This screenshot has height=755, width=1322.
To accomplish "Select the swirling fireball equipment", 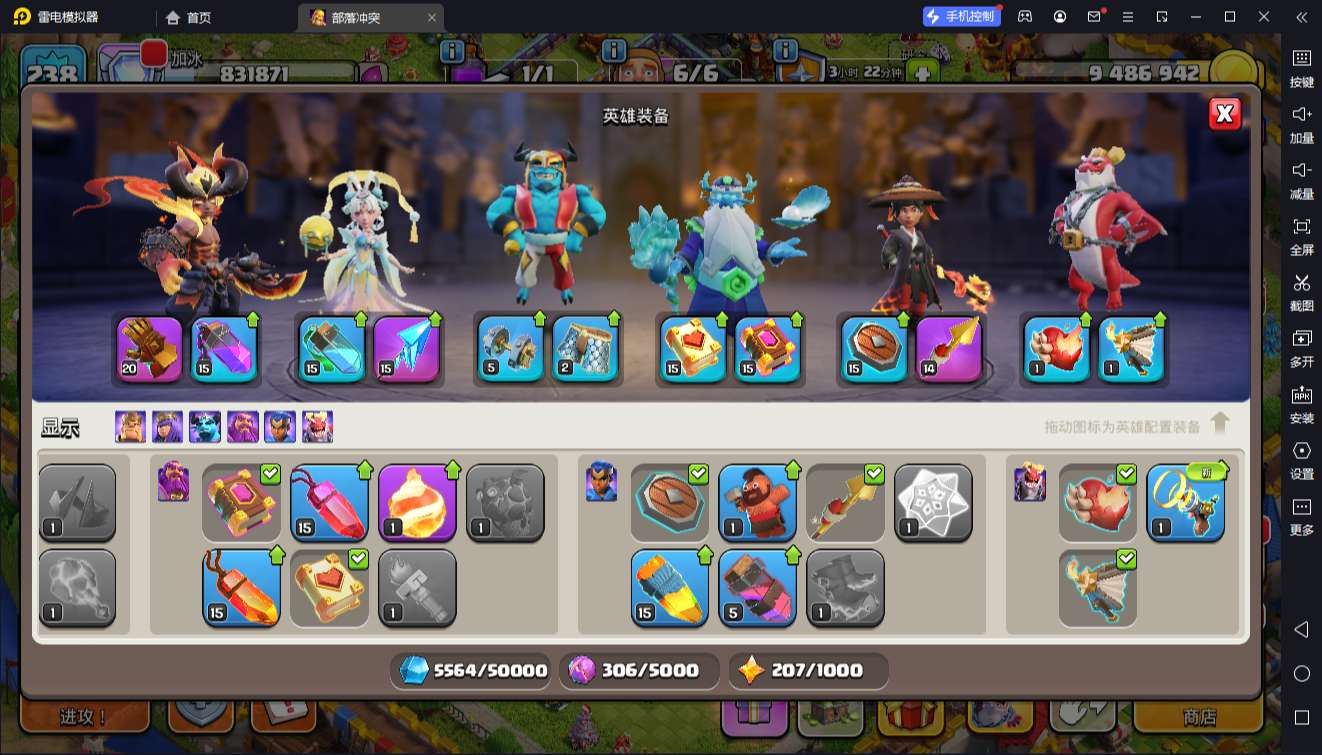I will click(417, 502).
